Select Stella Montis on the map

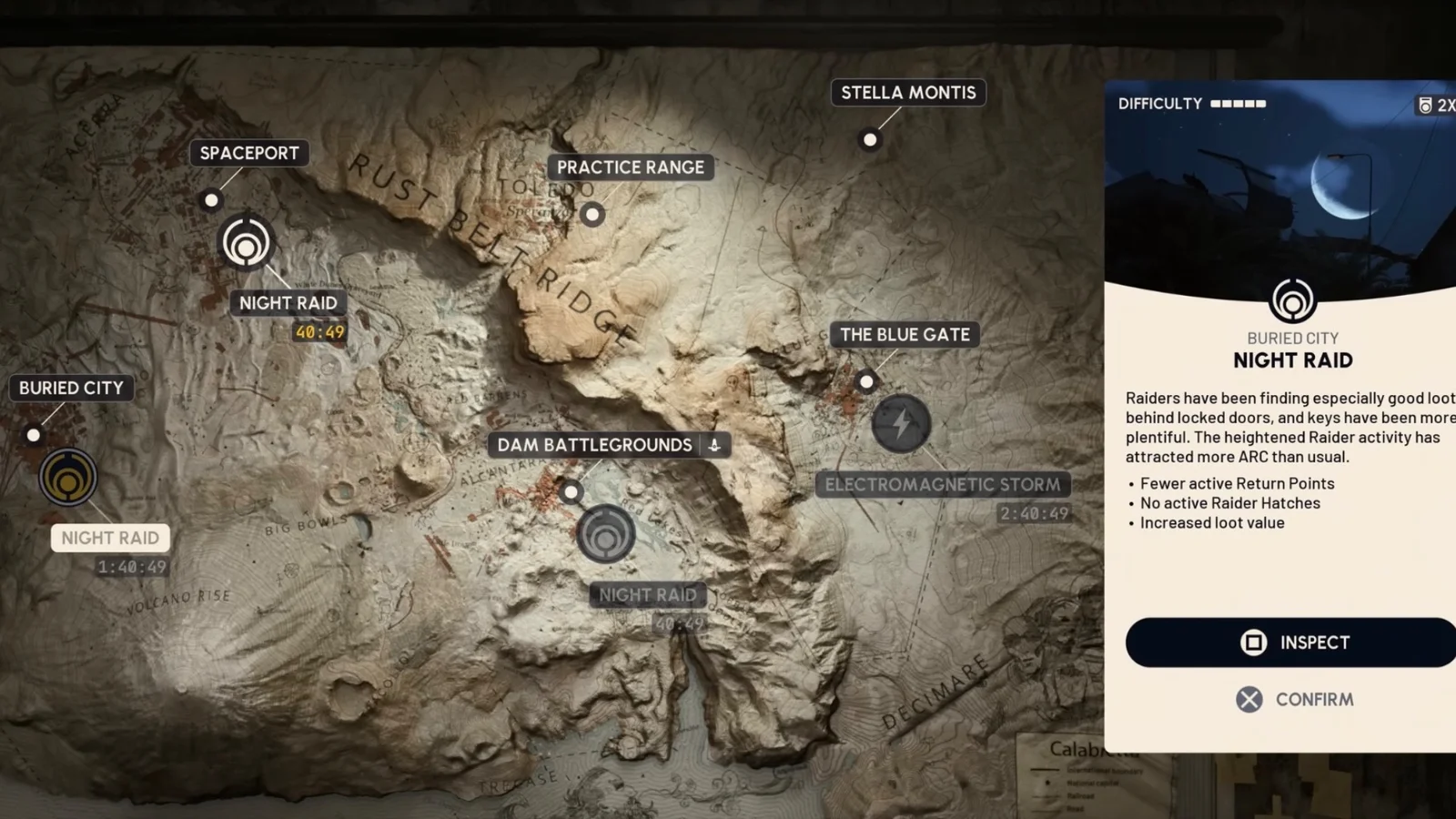[907, 93]
